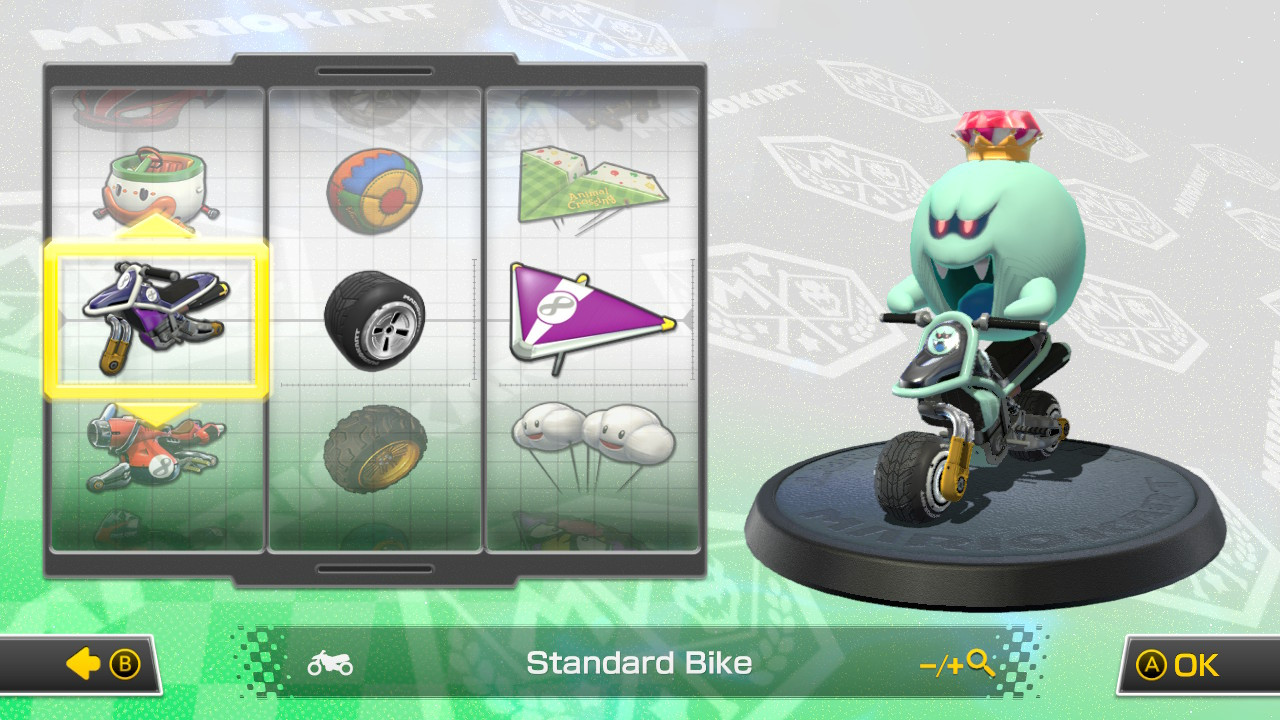Select the Animal Crossing Paper Glider
Screen dimensions: 1280x720
[595, 185]
